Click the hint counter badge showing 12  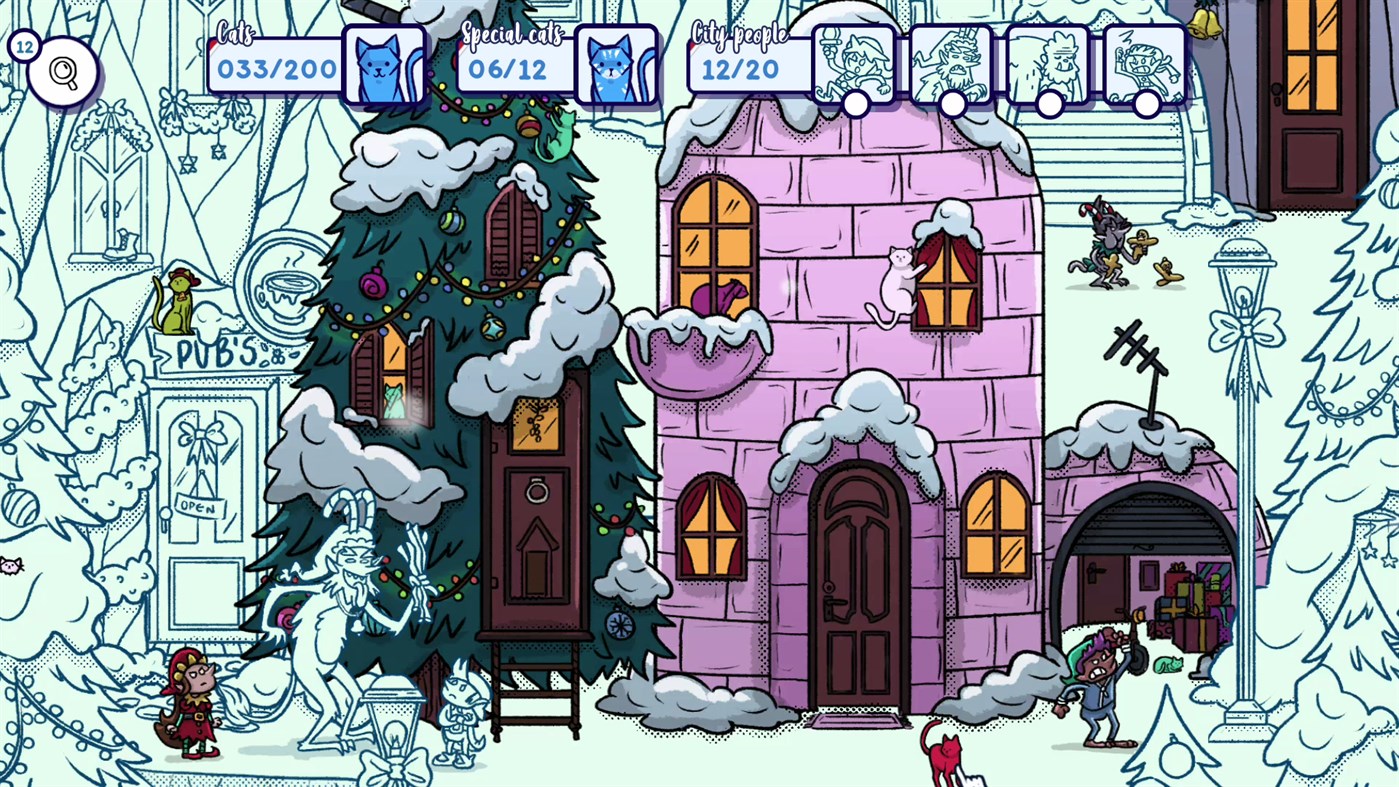24,46
